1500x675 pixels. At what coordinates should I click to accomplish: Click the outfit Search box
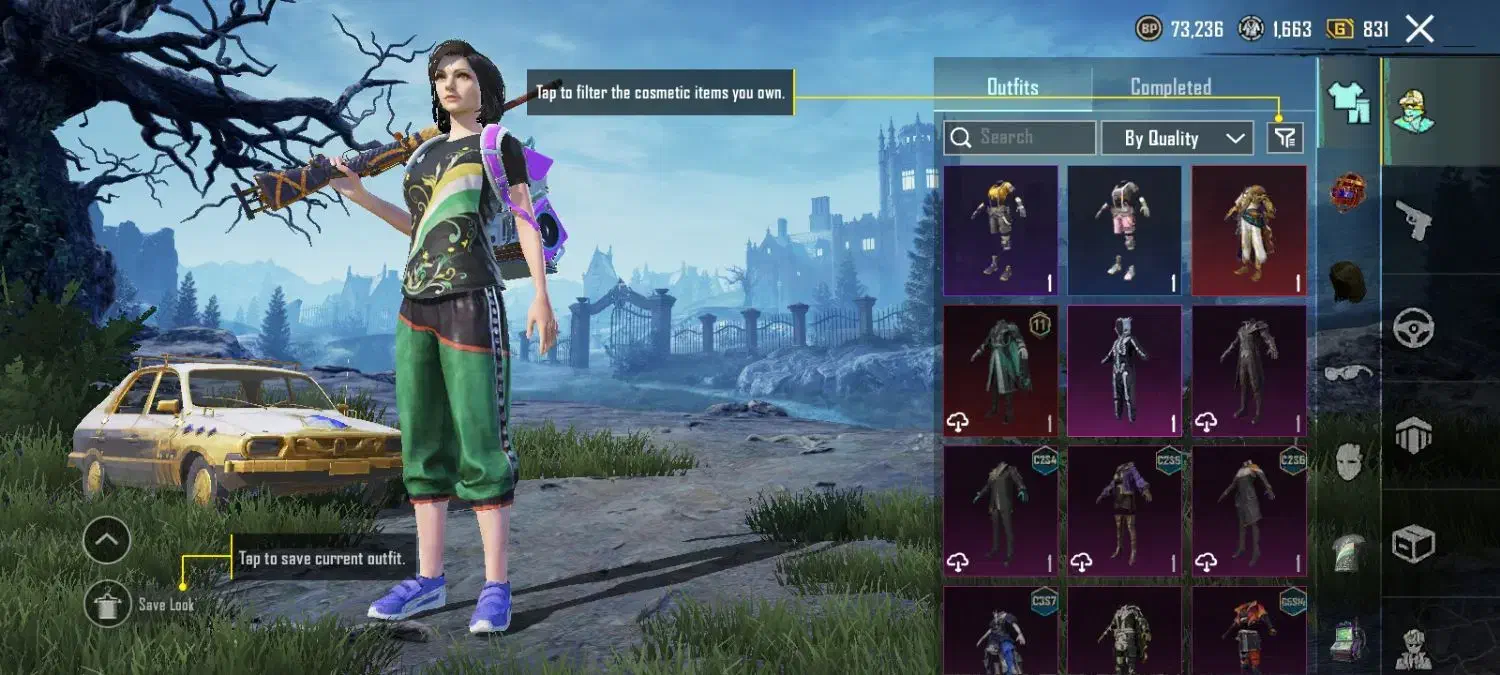tap(1018, 138)
